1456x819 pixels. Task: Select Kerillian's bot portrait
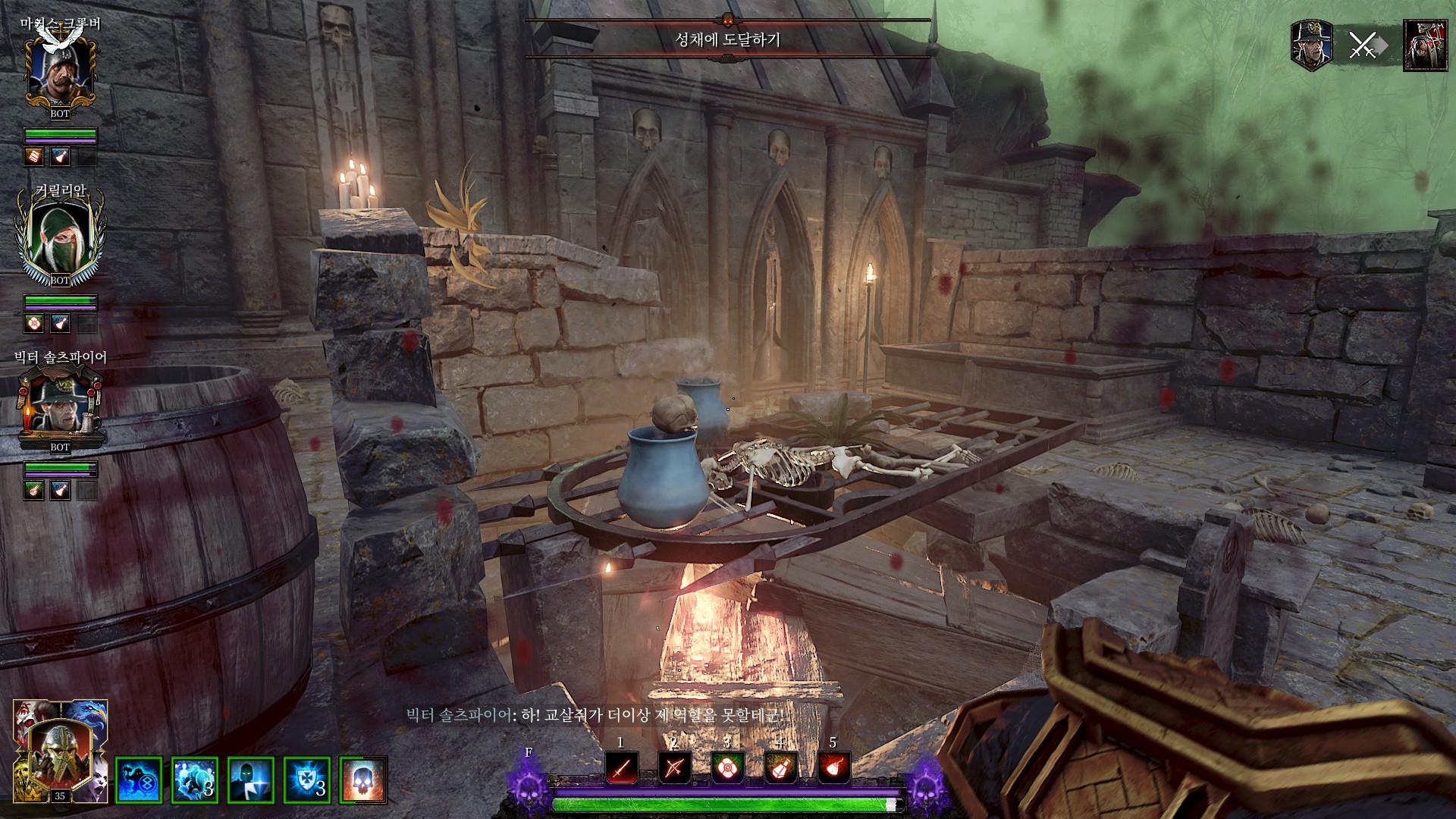tap(60, 237)
